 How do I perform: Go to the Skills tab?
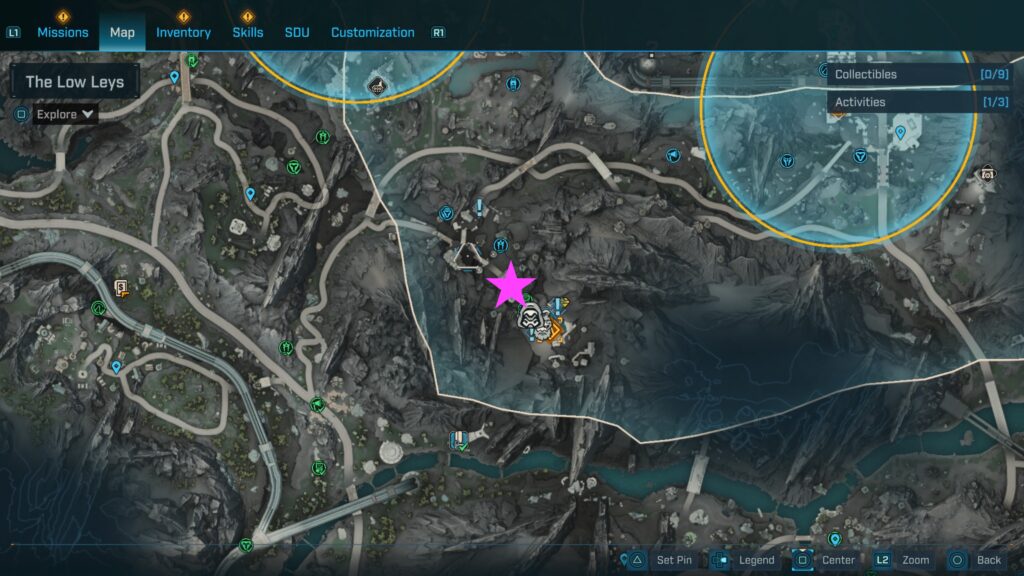(x=247, y=32)
